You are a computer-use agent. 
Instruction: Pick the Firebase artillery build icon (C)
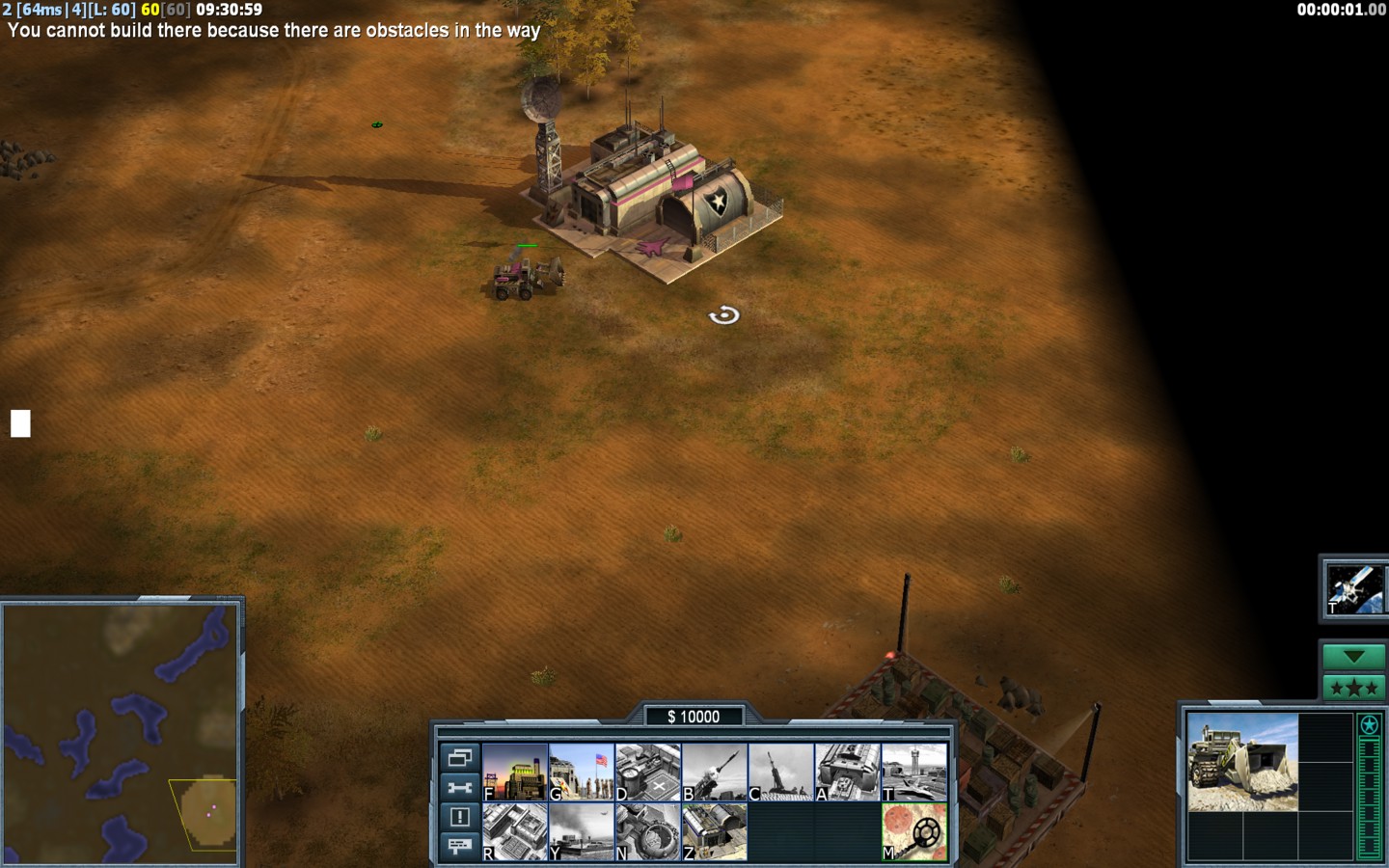pos(781,772)
